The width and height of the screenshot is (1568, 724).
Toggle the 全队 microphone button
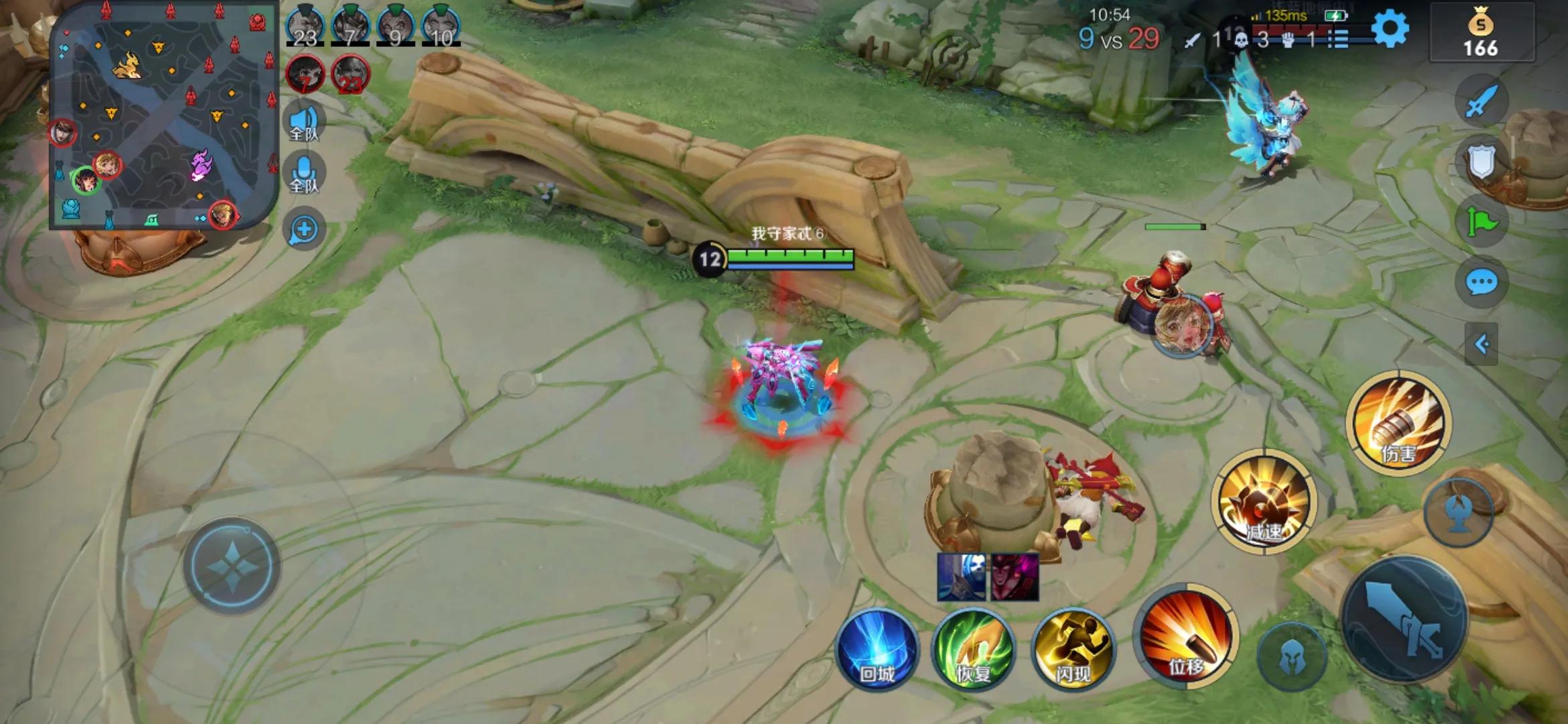pos(304,174)
